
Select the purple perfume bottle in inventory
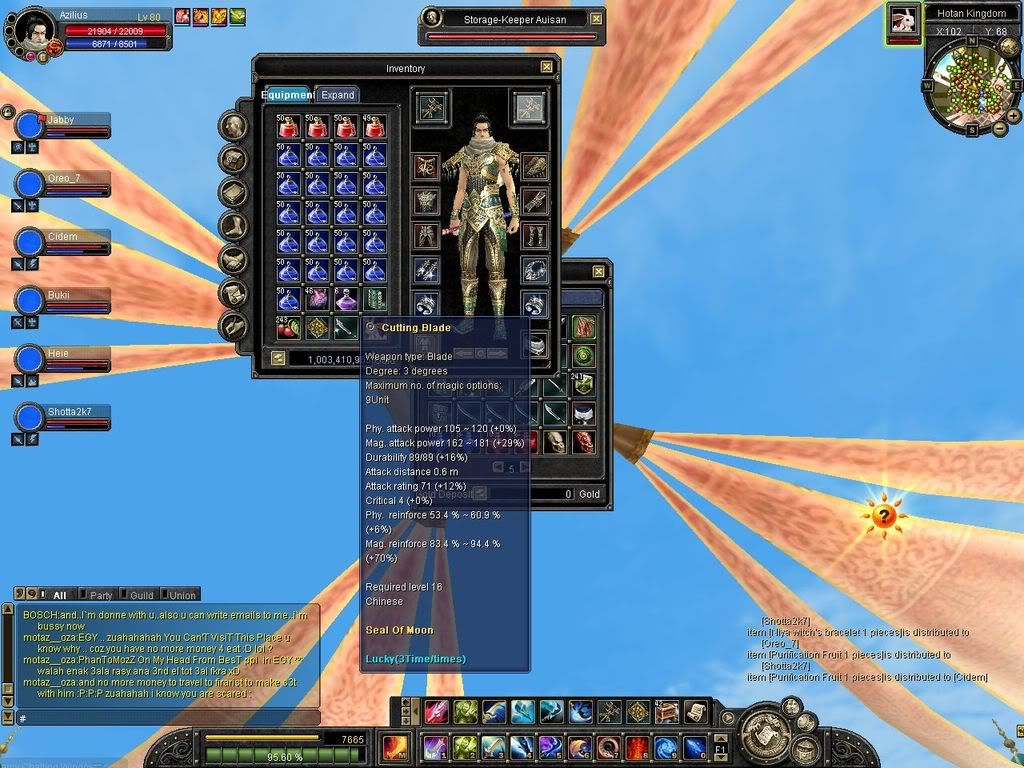click(346, 298)
